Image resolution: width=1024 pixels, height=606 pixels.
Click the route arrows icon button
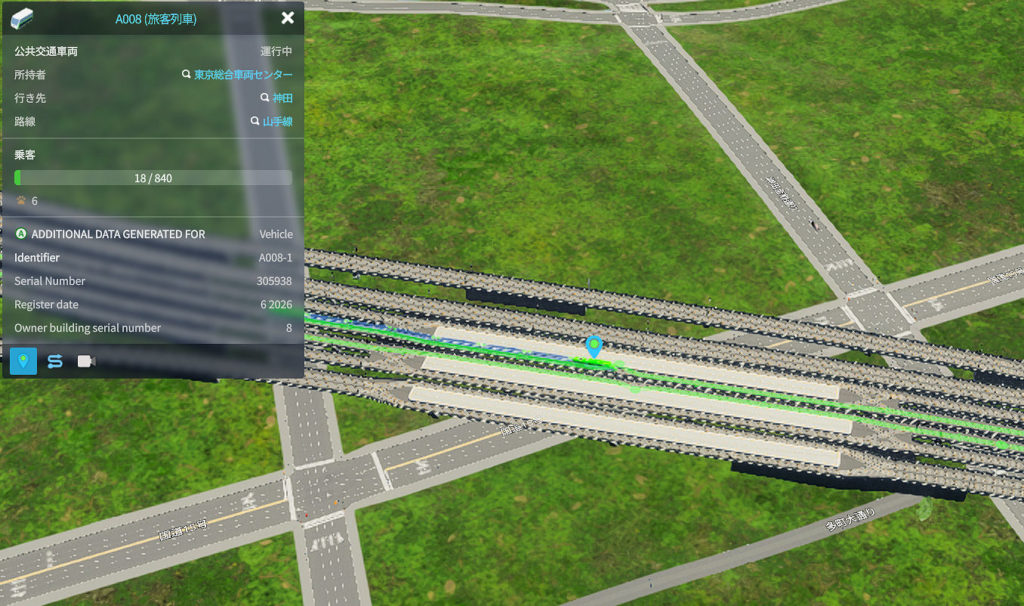coord(55,361)
